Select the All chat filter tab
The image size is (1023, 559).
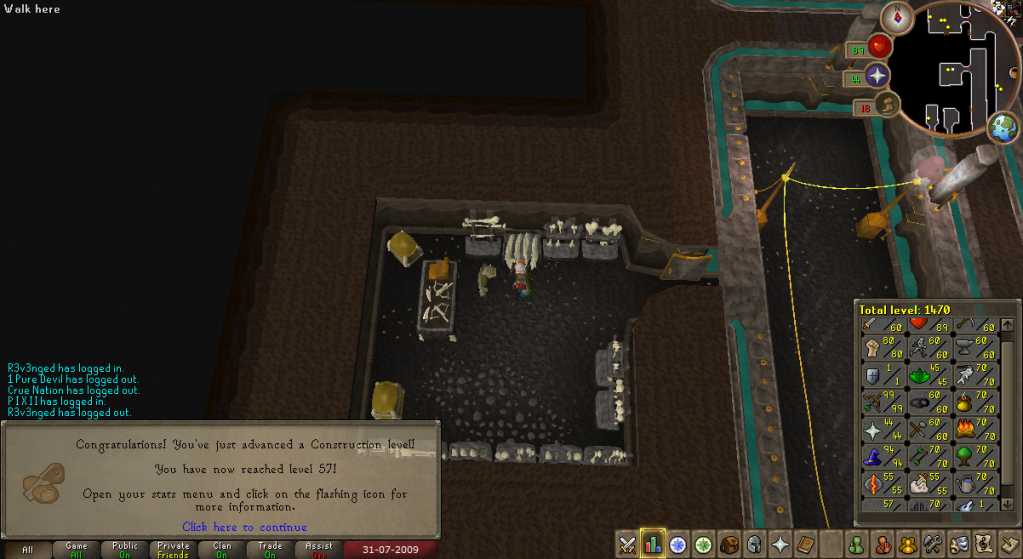[x=27, y=550]
